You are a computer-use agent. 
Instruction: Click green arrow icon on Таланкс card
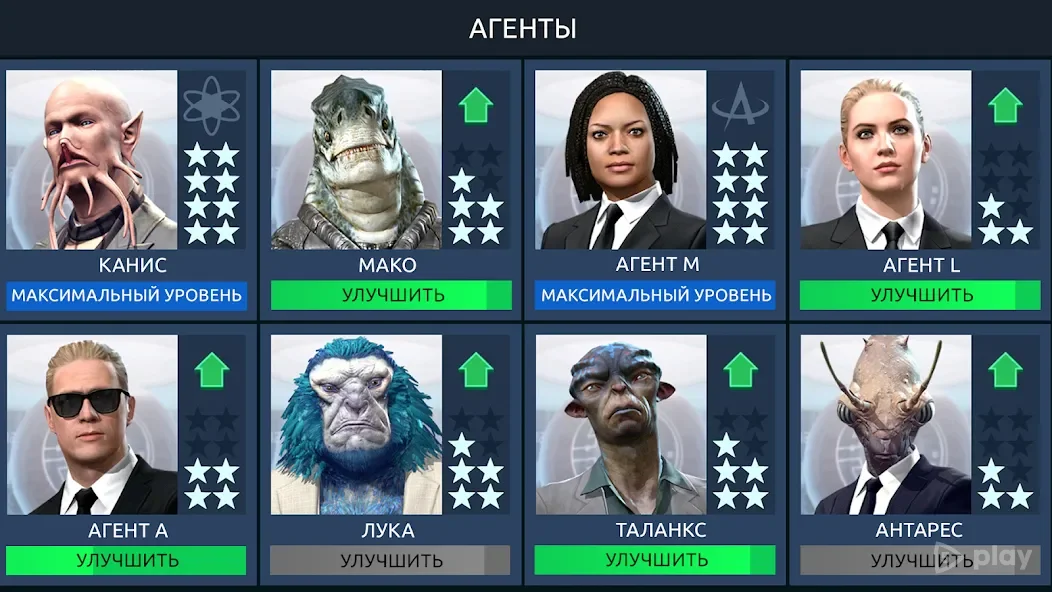pyautogui.click(x=740, y=370)
